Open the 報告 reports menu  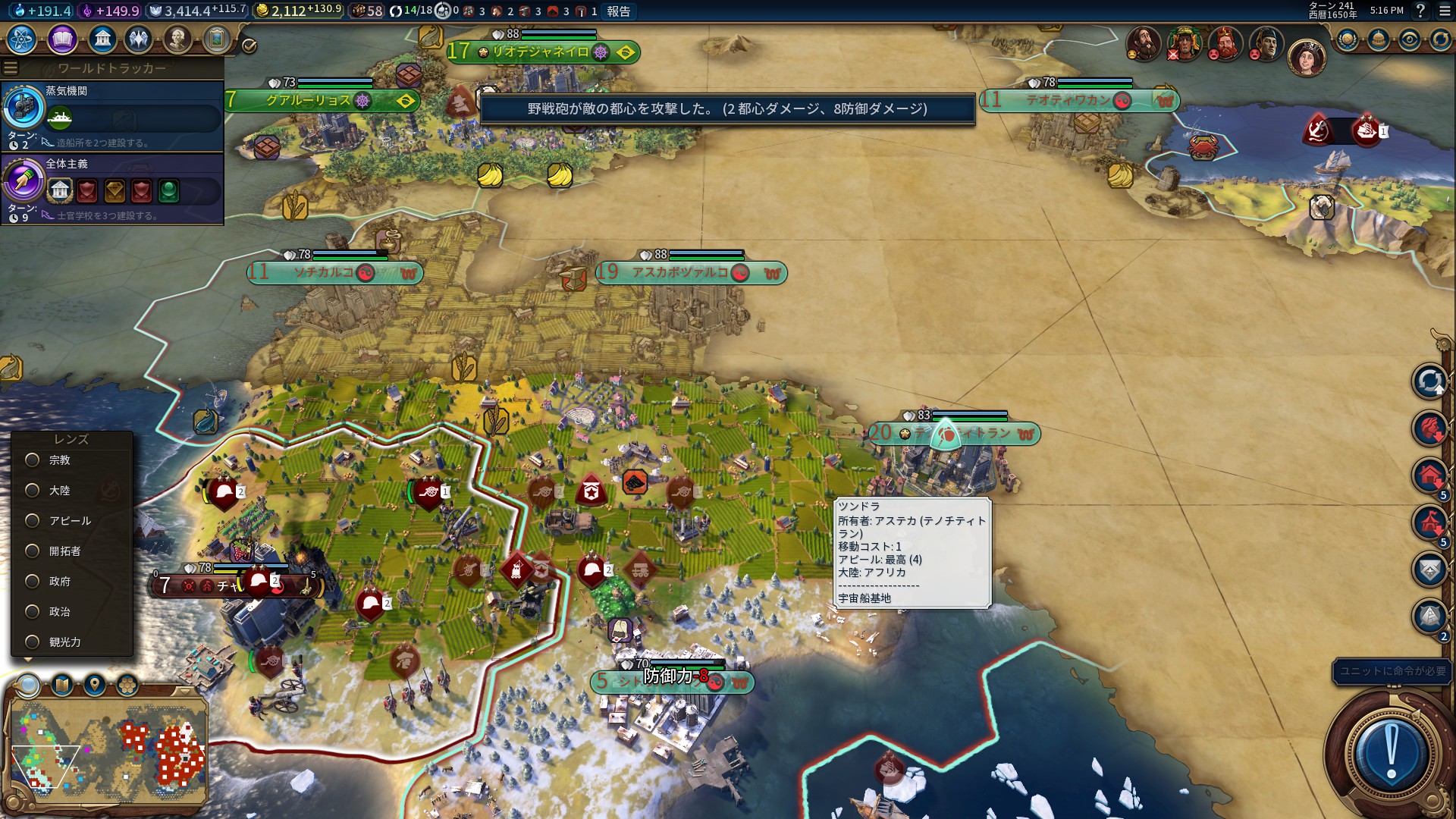[618, 11]
